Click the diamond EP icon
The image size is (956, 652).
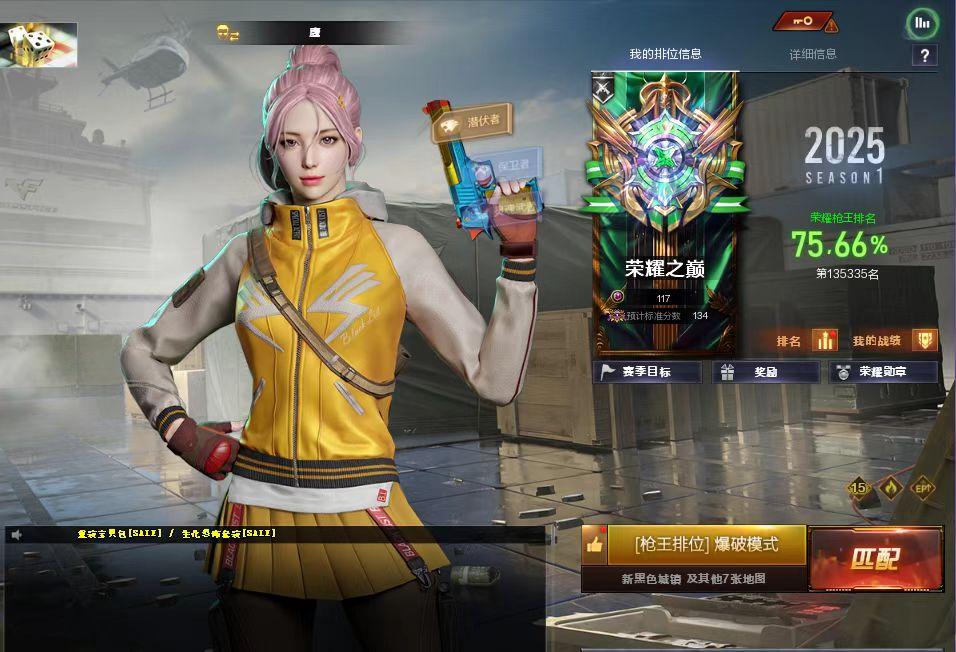(922, 488)
